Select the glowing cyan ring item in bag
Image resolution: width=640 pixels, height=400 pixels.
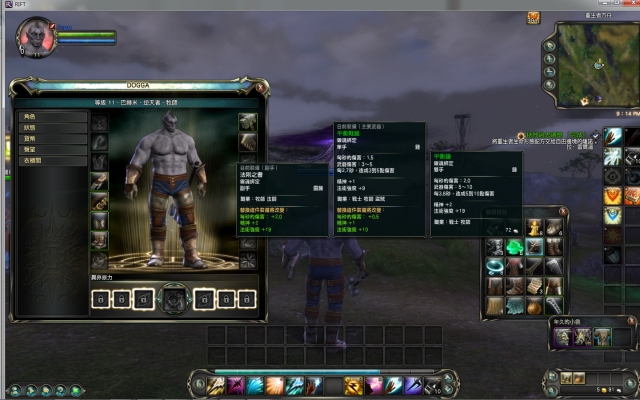[x=495, y=265]
